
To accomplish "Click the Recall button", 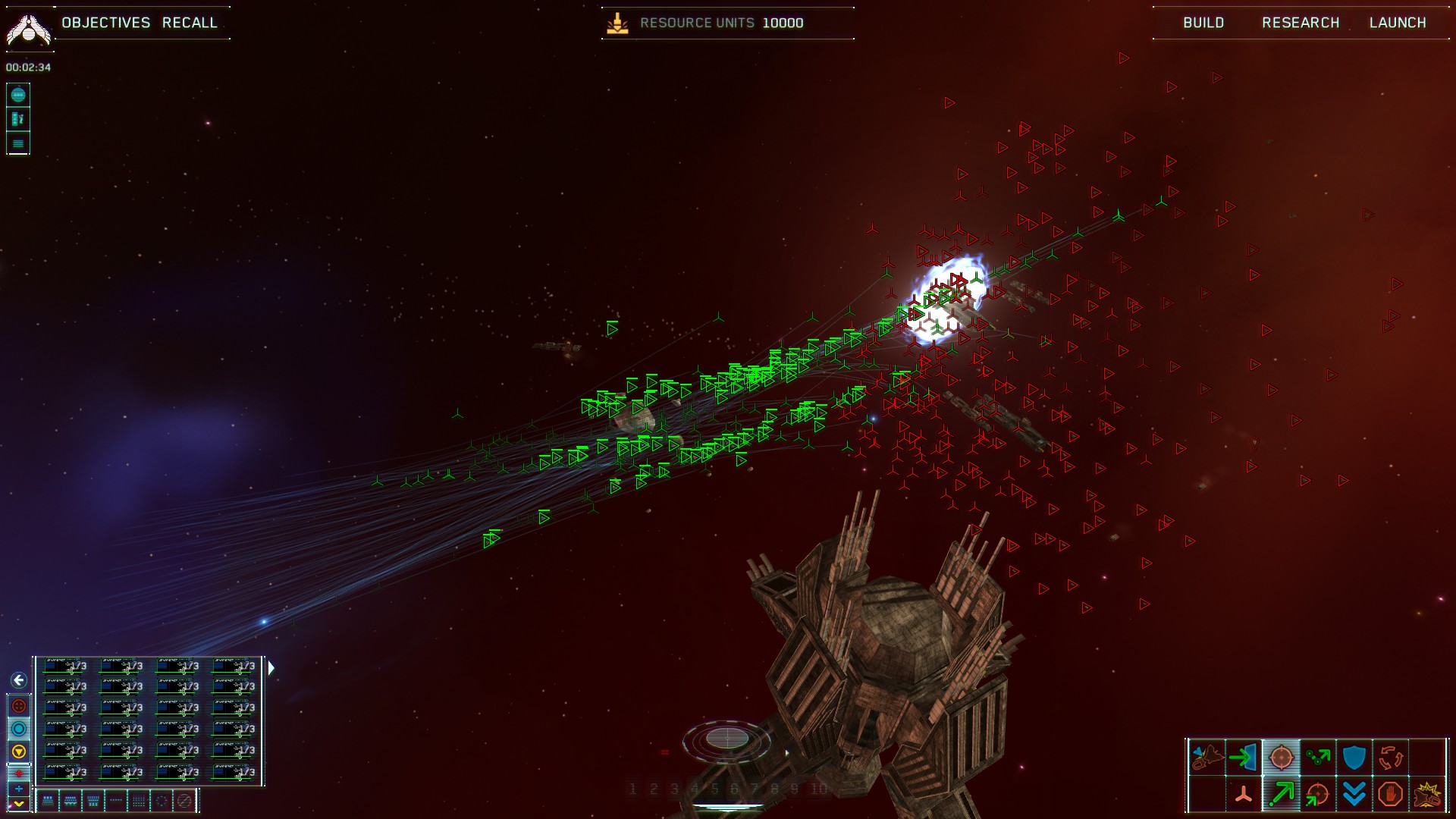I will click(x=190, y=23).
